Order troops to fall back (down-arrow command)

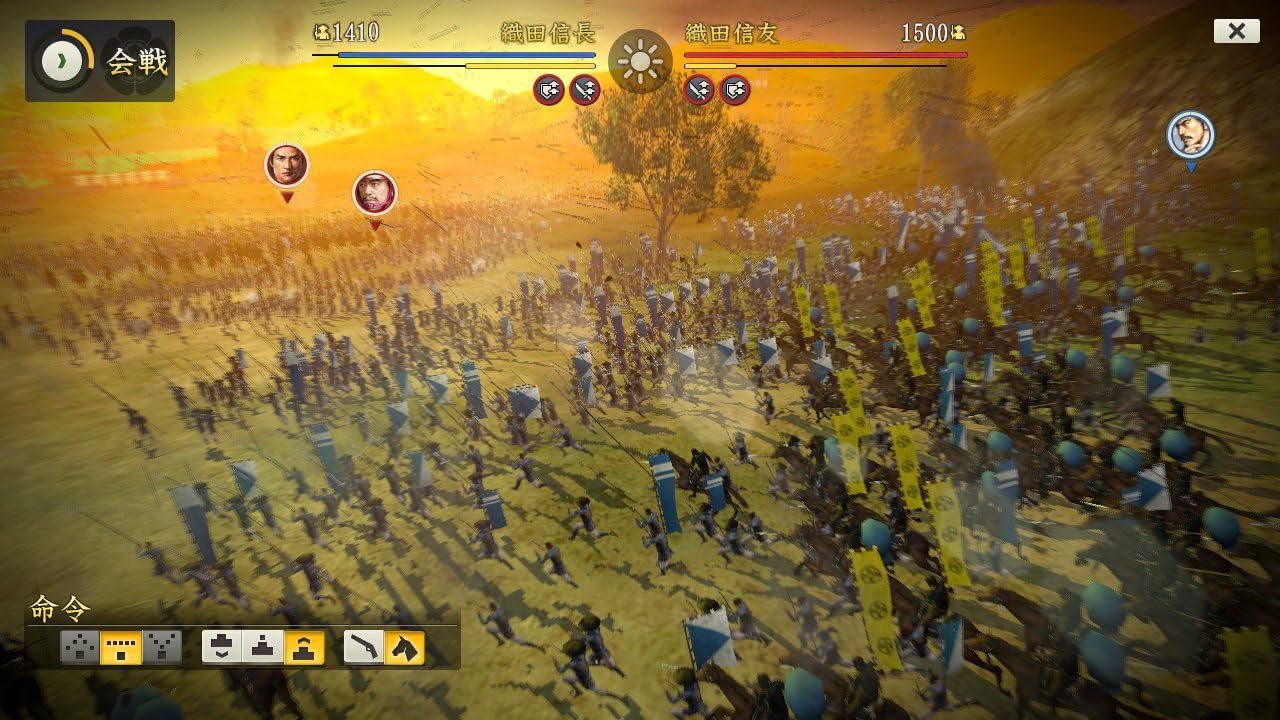point(222,647)
